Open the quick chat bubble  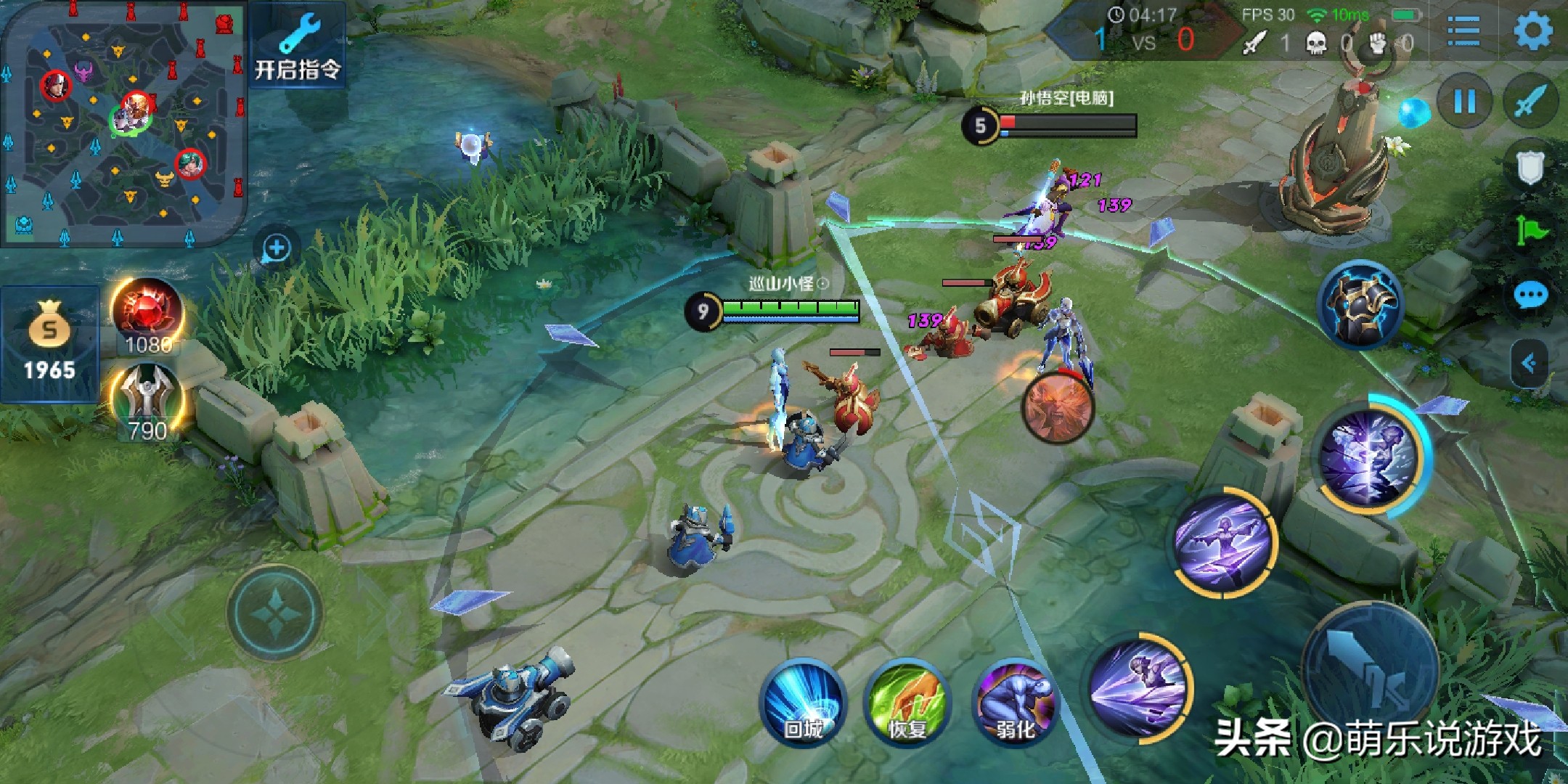click(x=1531, y=295)
